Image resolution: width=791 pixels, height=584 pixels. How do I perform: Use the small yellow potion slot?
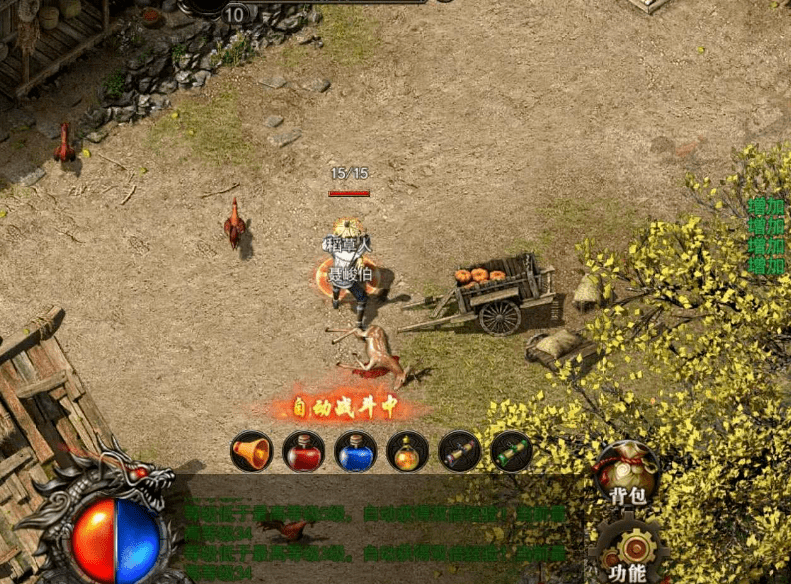[407, 452]
